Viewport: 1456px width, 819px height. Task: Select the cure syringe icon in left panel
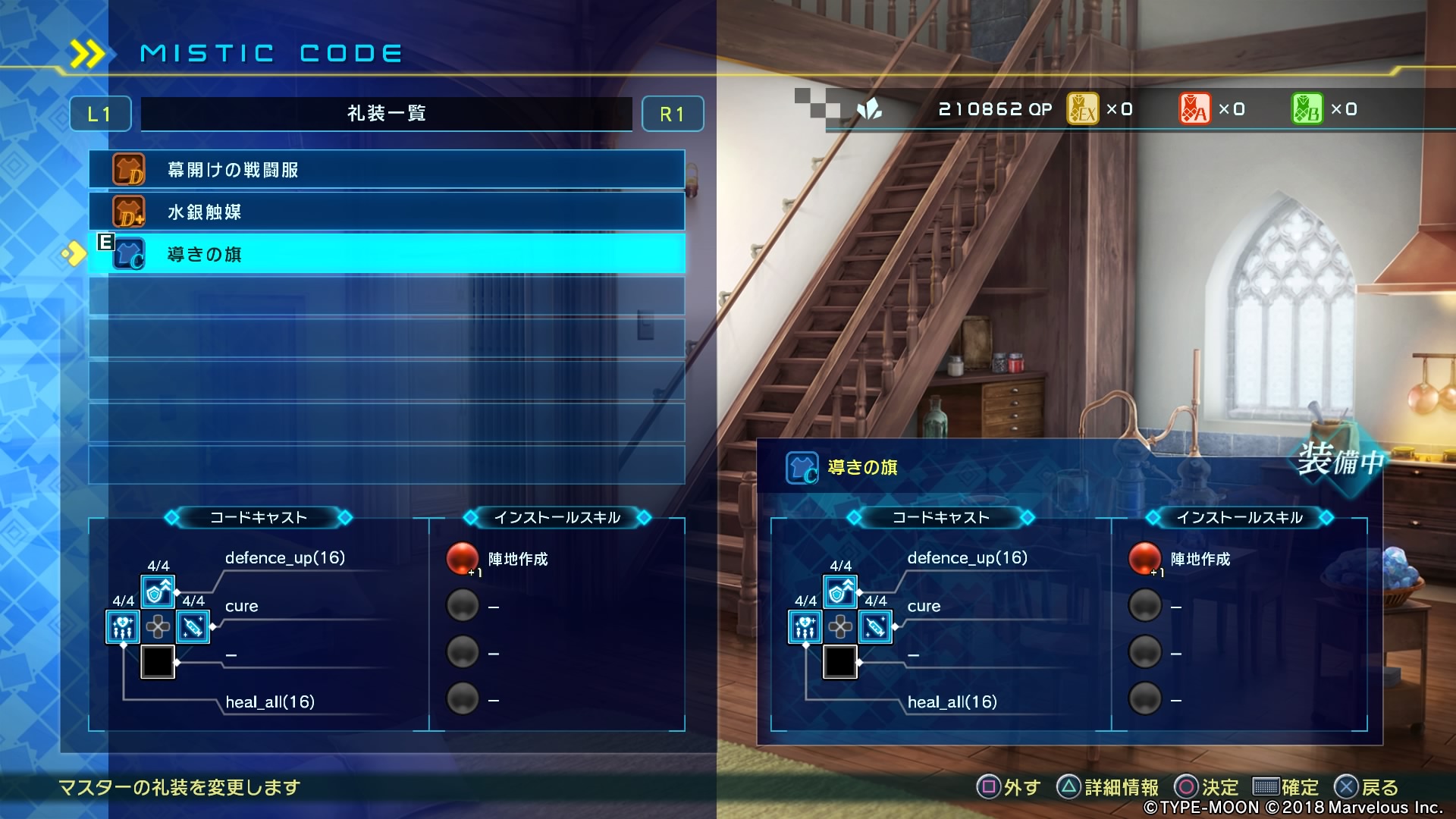(193, 627)
